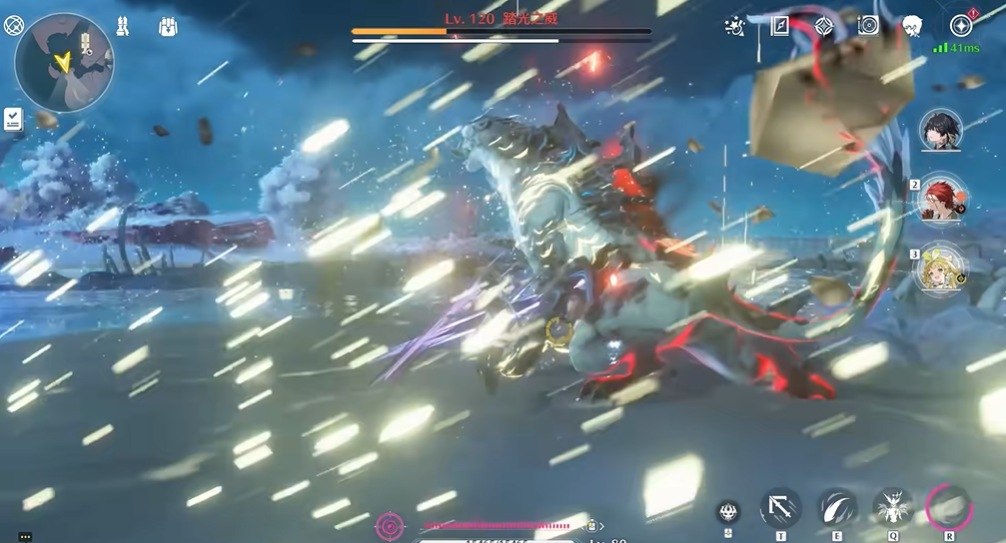Screen dimensions: 1006x543
Task: Open the chess-pieces tower icon
Action: click(x=123, y=26)
